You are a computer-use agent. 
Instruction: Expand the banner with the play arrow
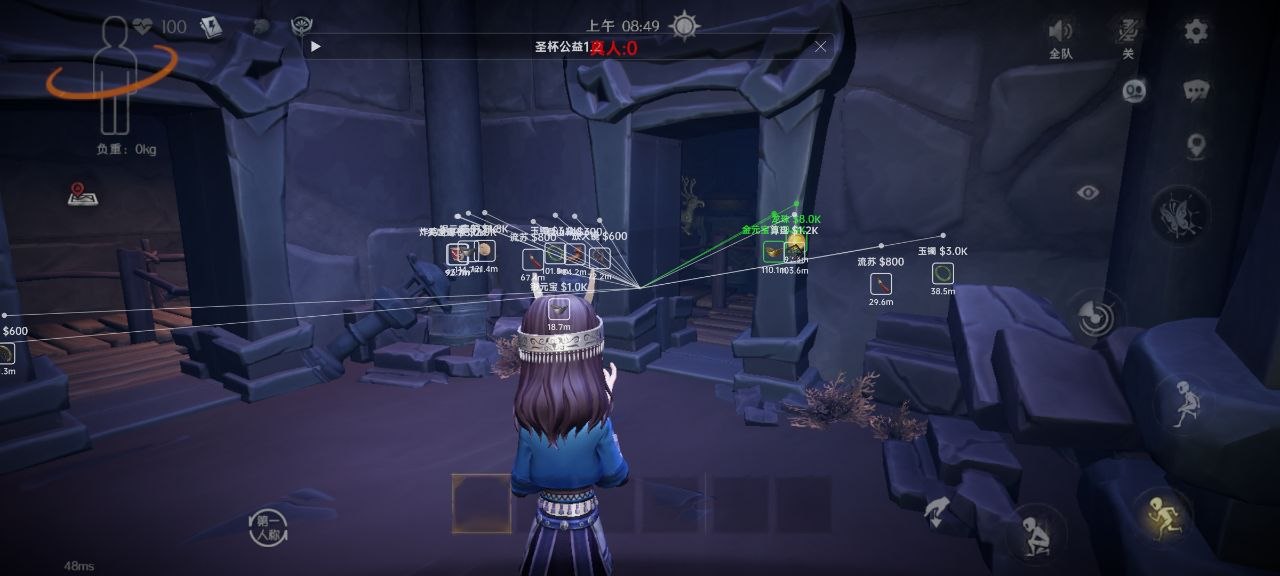coord(316,46)
